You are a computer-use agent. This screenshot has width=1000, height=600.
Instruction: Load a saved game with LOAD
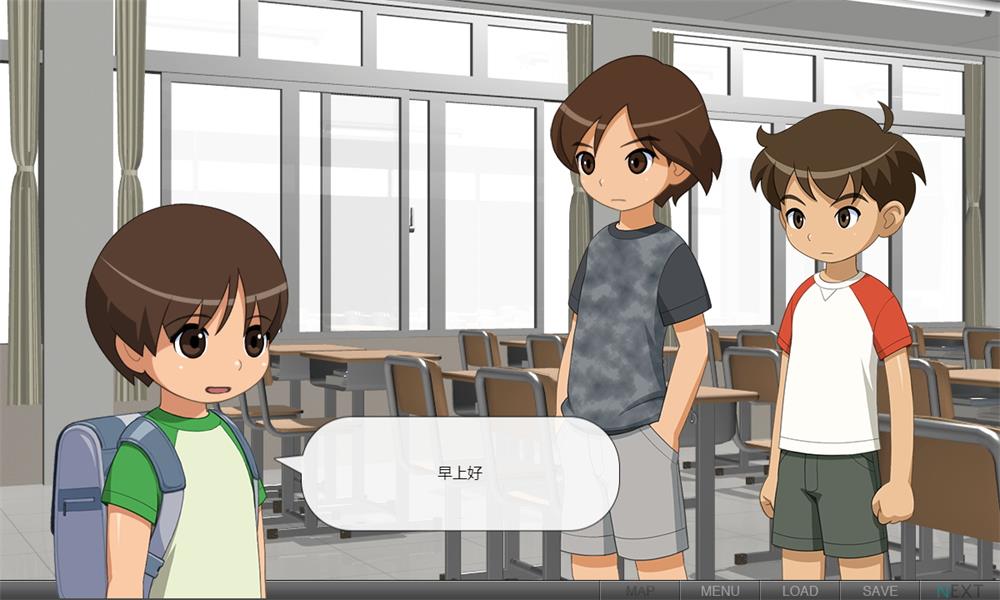[x=800, y=591]
